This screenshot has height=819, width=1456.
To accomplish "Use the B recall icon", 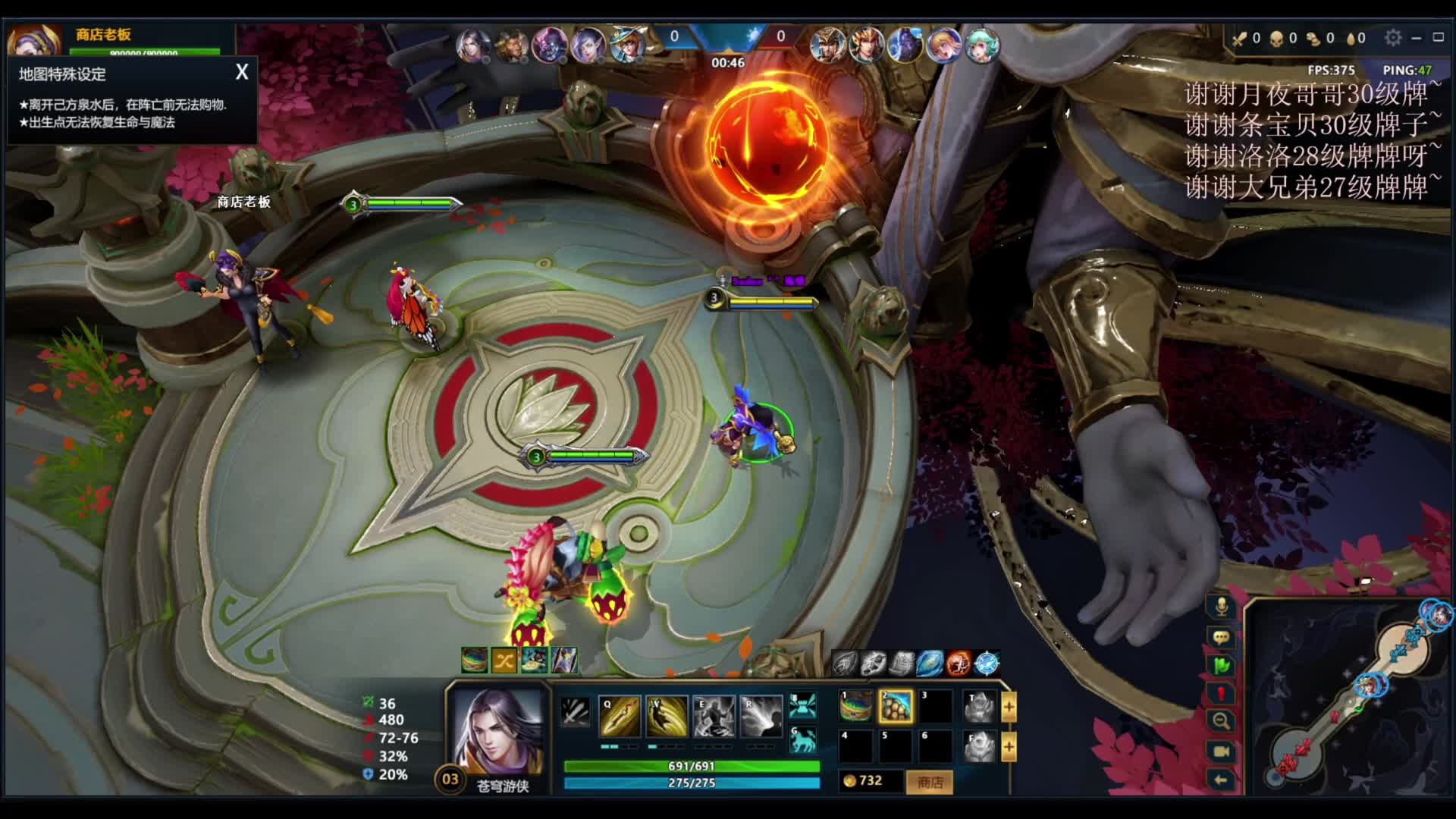I will (802, 706).
